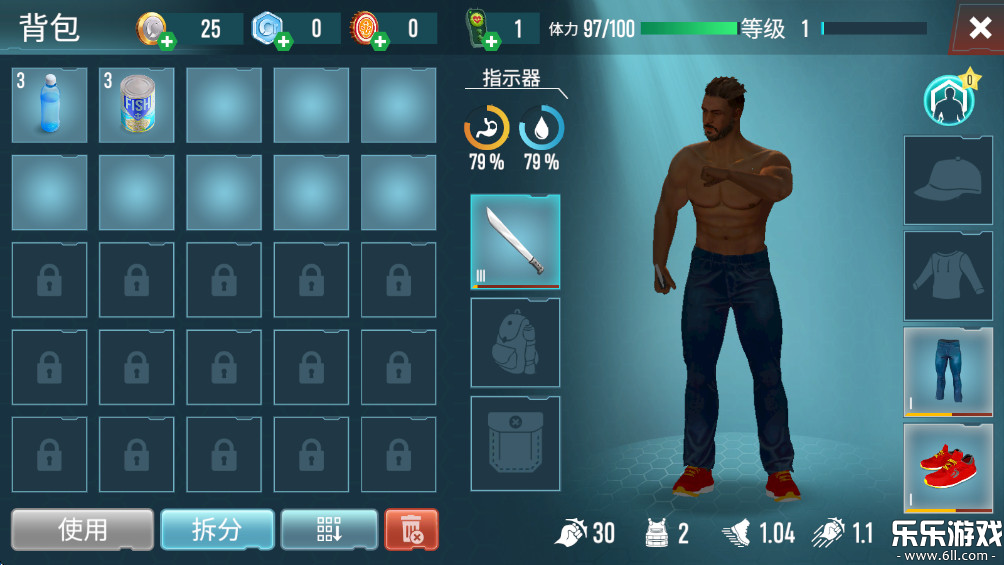The width and height of the screenshot is (1004, 565).
Task: Close the backpack screen
Action: tap(979, 27)
